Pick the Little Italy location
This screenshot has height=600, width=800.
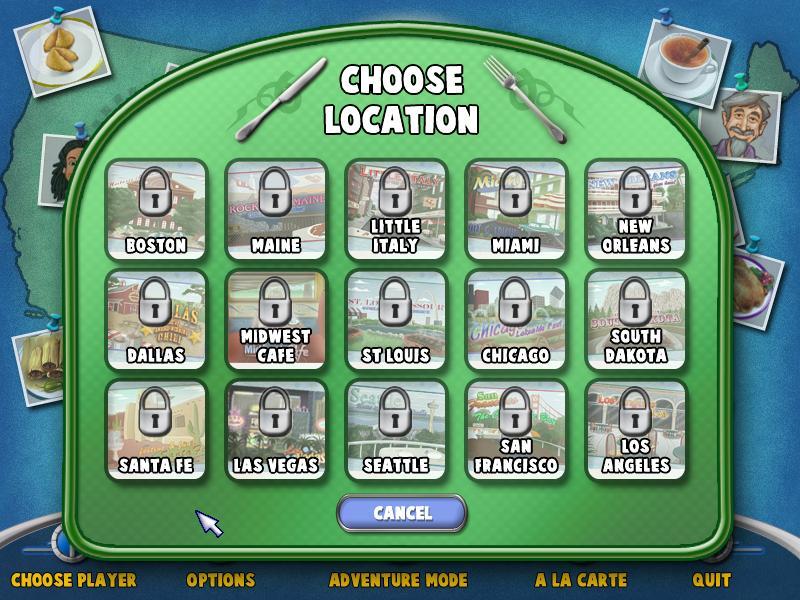click(395, 210)
